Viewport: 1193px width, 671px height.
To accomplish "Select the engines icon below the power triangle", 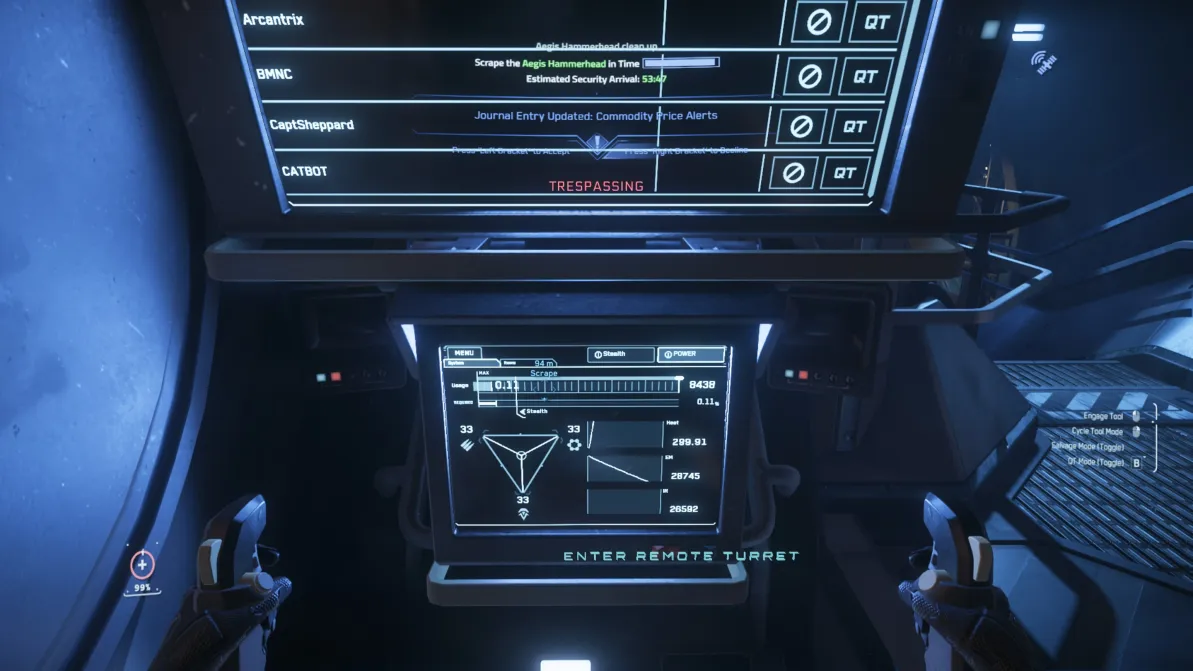I will pyautogui.click(x=521, y=513).
